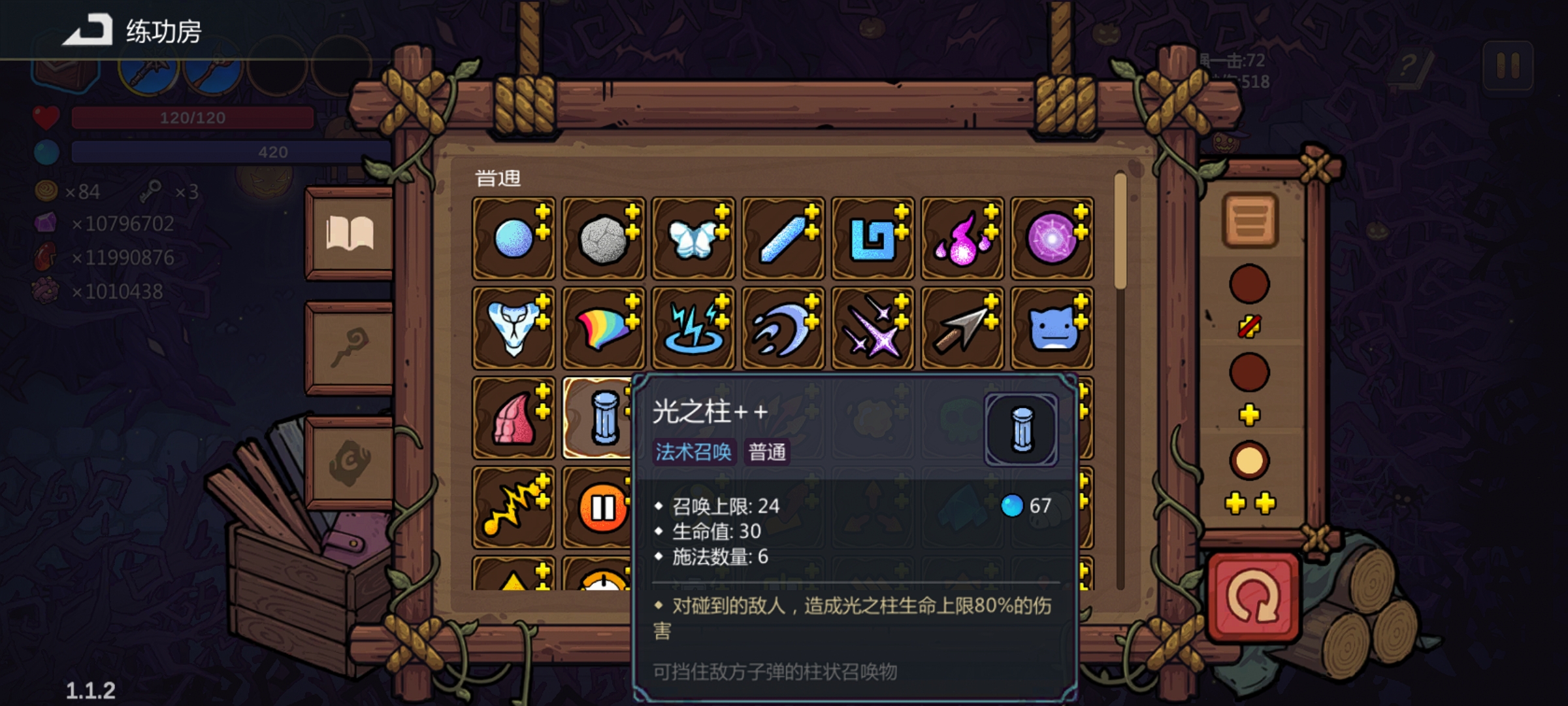The image size is (1568, 706).
Task: Open the rune glove category tab
Action: pyautogui.click(x=351, y=464)
